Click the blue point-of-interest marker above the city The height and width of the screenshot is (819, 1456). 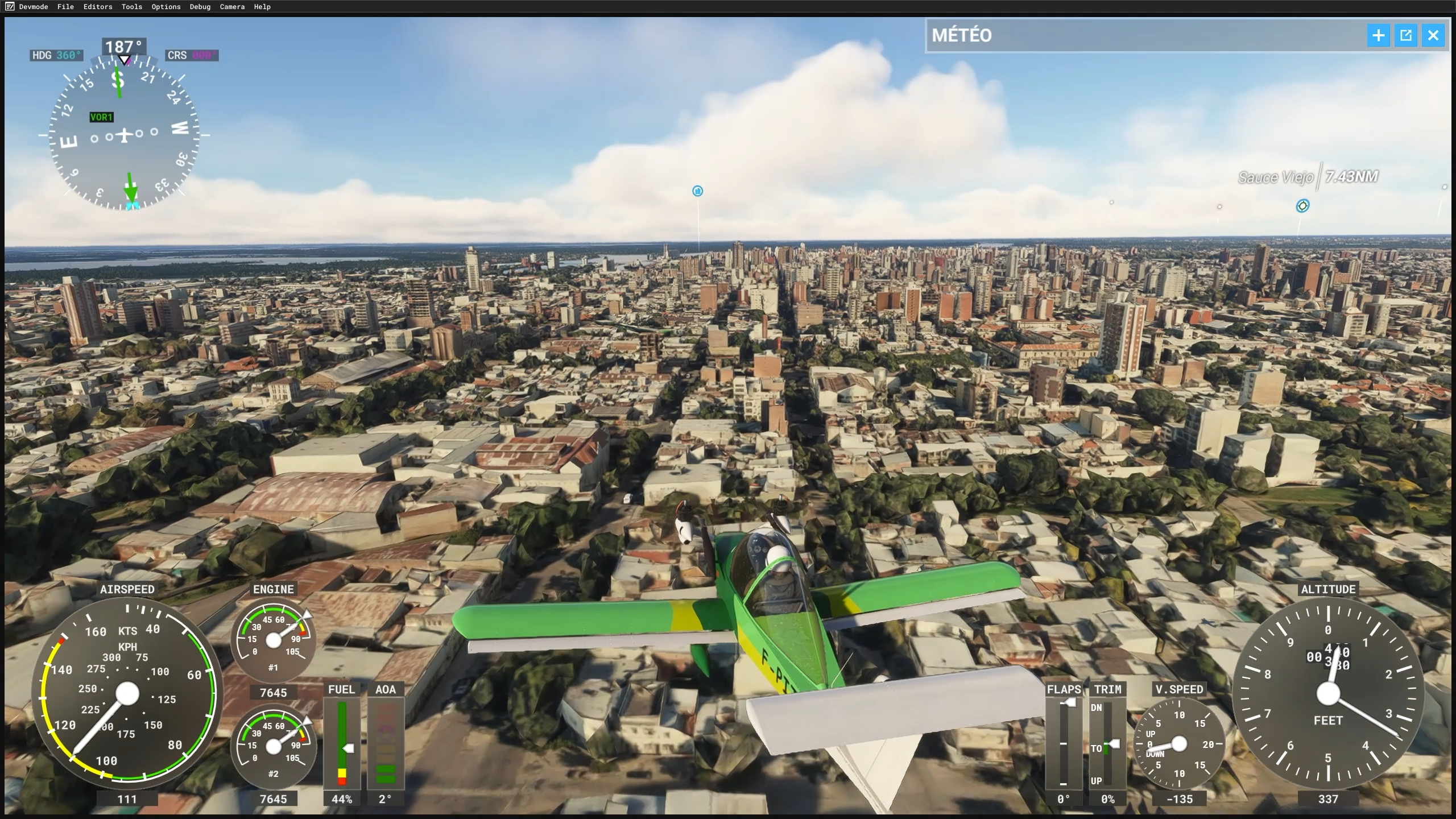697,191
